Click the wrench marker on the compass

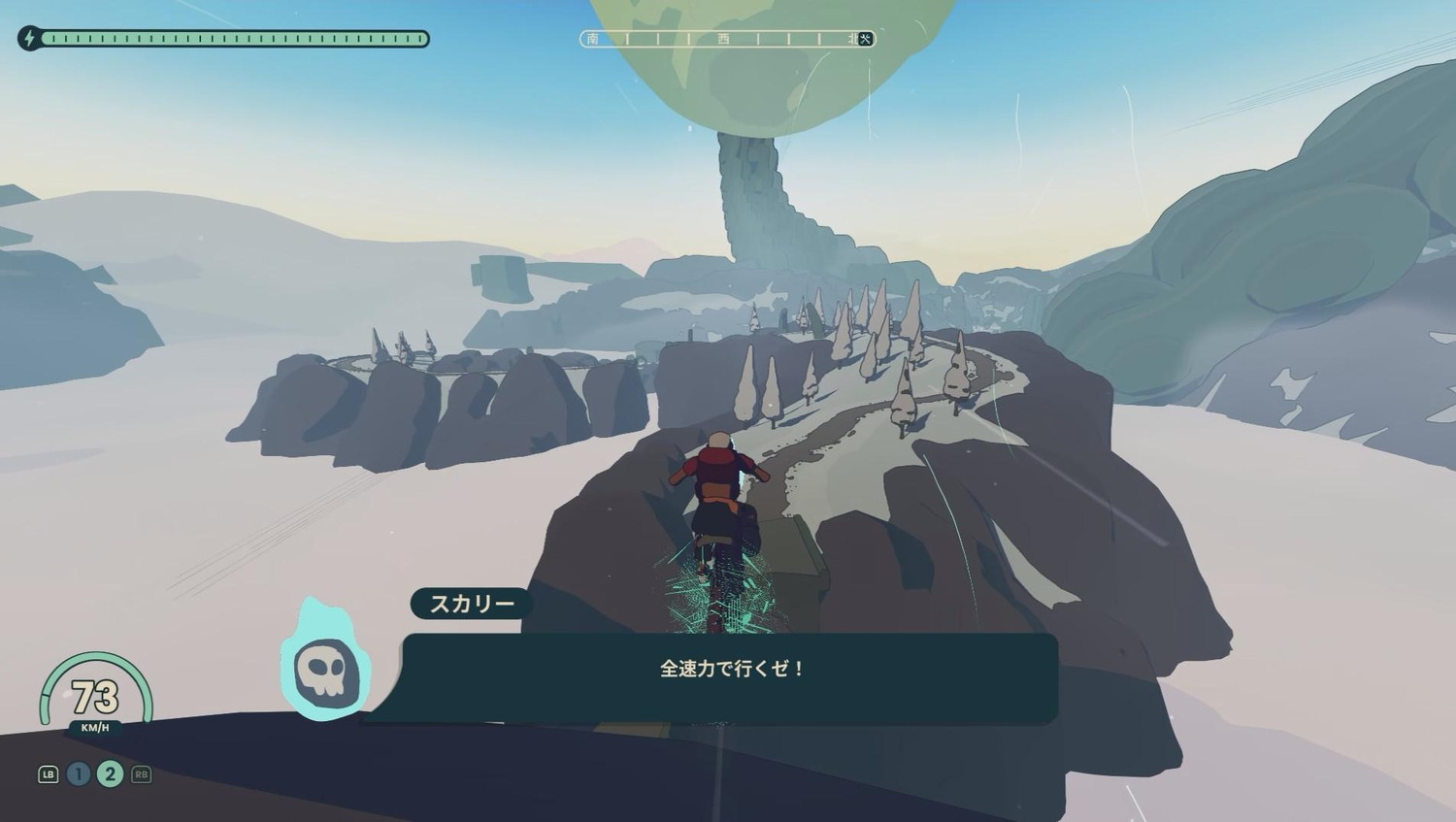pos(866,39)
